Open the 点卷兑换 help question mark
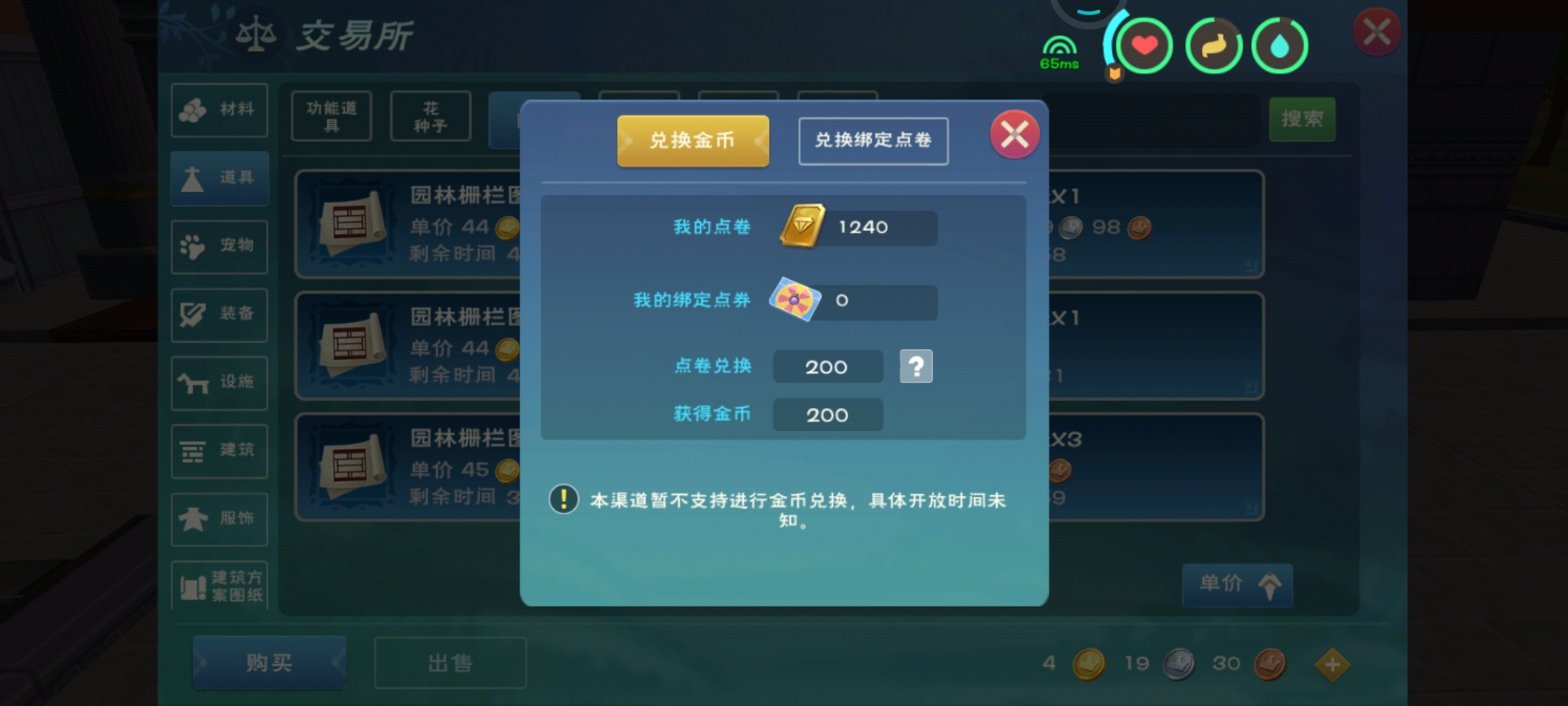Viewport: 1568px width, 706px height. (x=917, y=367)
